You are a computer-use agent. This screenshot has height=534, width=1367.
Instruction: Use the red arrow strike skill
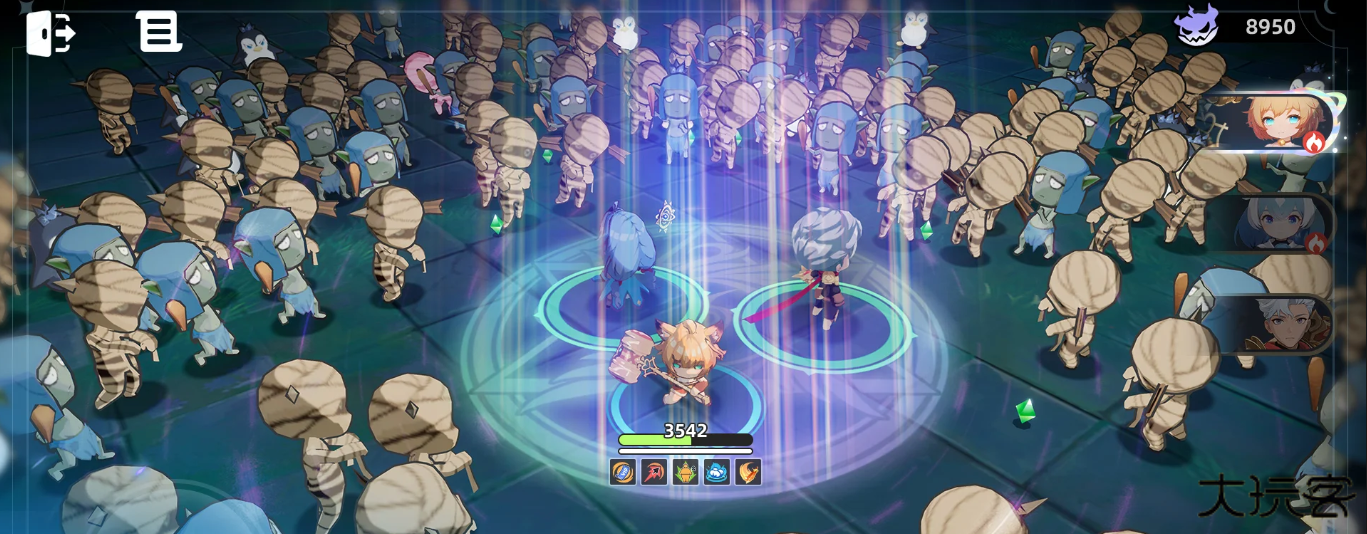654,472
